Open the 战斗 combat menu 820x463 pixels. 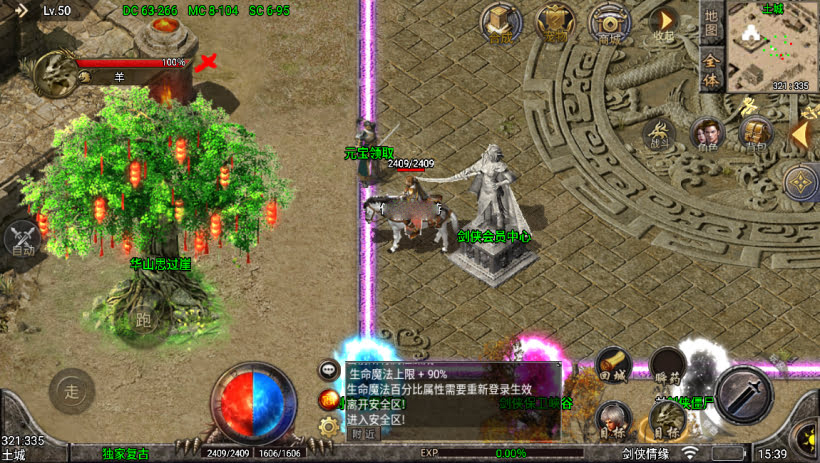[x=659, y=134]
